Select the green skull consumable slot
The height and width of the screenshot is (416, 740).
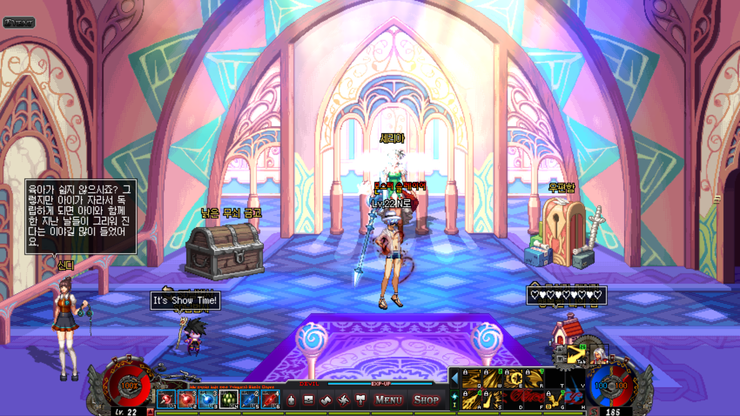[227, 399]
